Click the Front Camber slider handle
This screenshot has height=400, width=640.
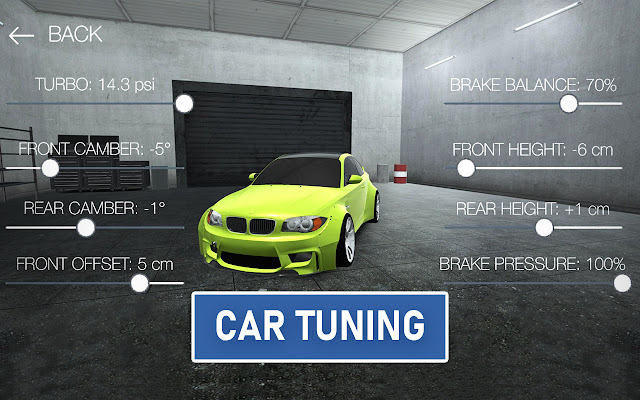[x=51, y=166]
